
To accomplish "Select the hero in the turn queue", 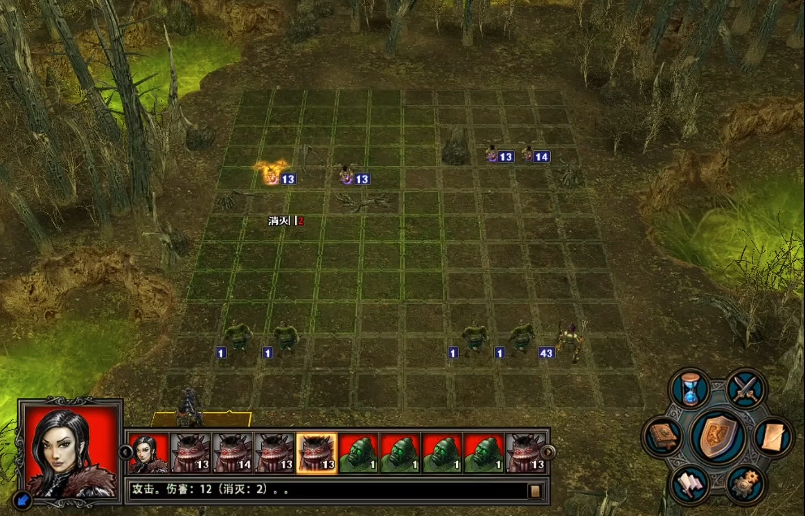I will (148, 452).
